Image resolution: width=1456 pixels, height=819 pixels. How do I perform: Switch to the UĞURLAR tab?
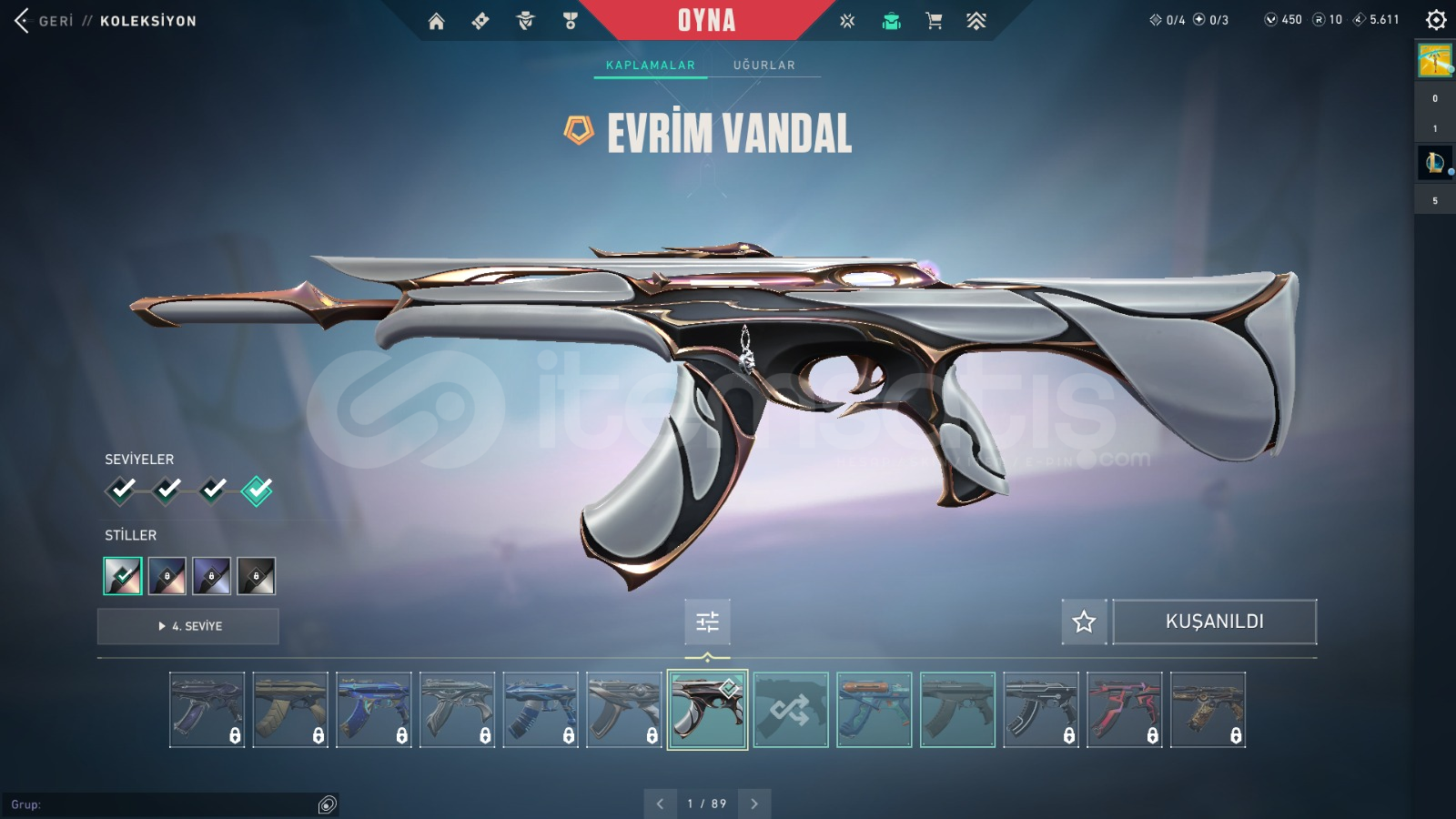click(x=764, y=65)
